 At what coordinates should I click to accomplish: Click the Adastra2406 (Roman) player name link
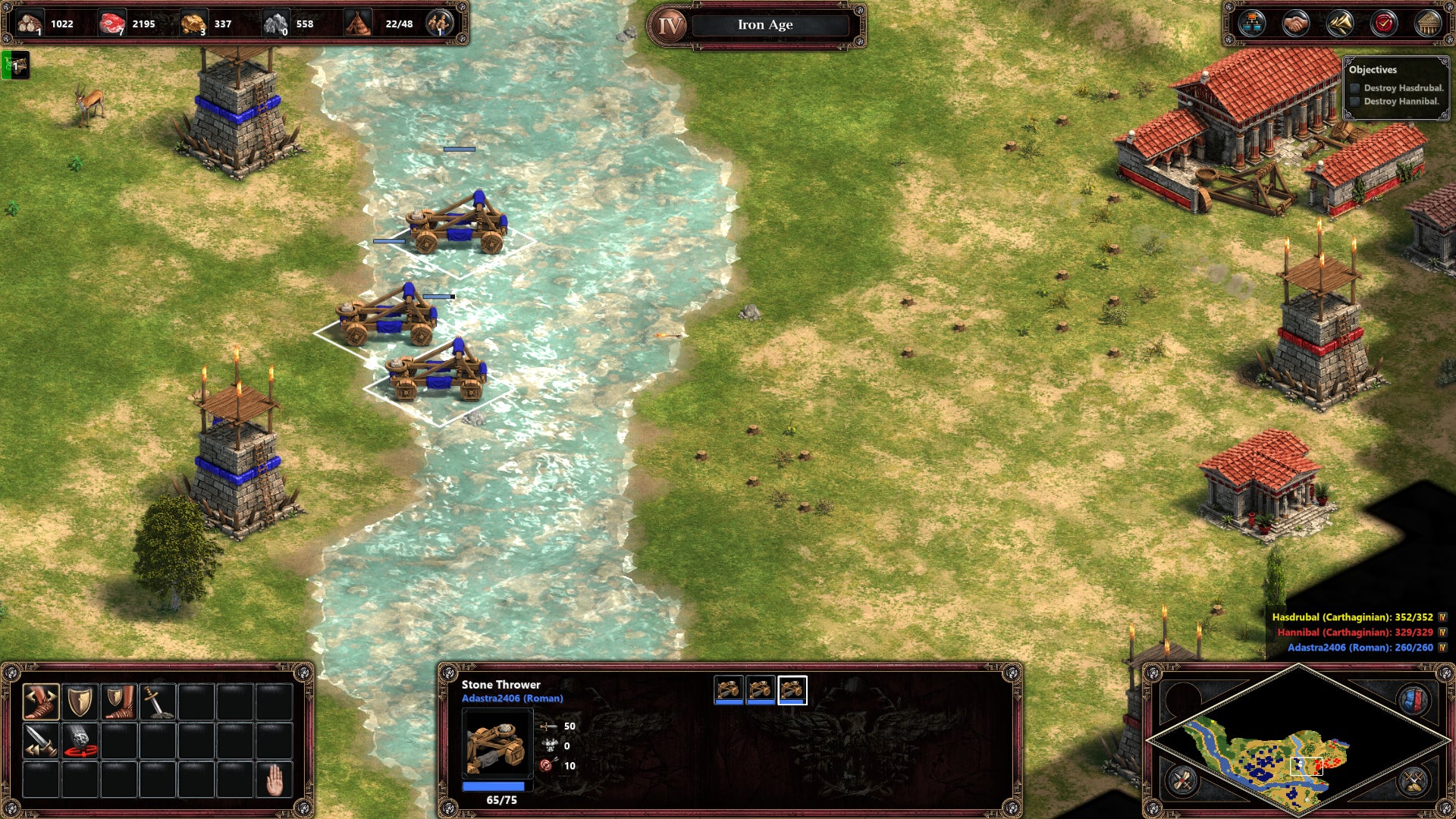point(512,698)
